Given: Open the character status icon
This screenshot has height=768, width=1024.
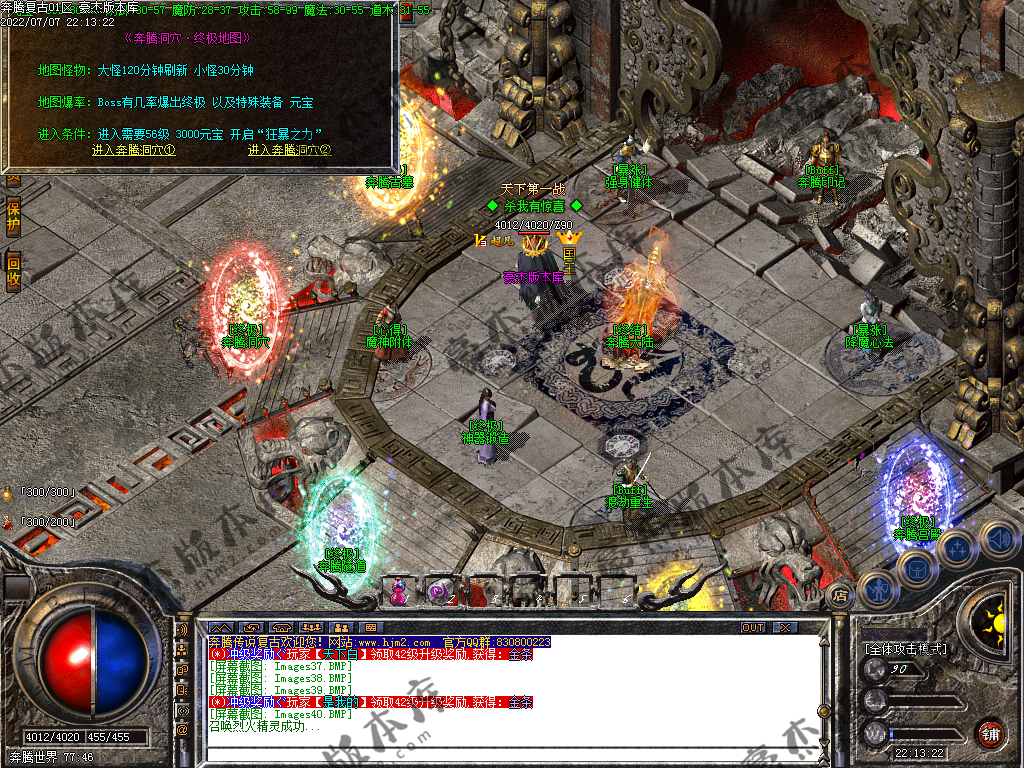Looking at the screenshot, I should (879, 590).
